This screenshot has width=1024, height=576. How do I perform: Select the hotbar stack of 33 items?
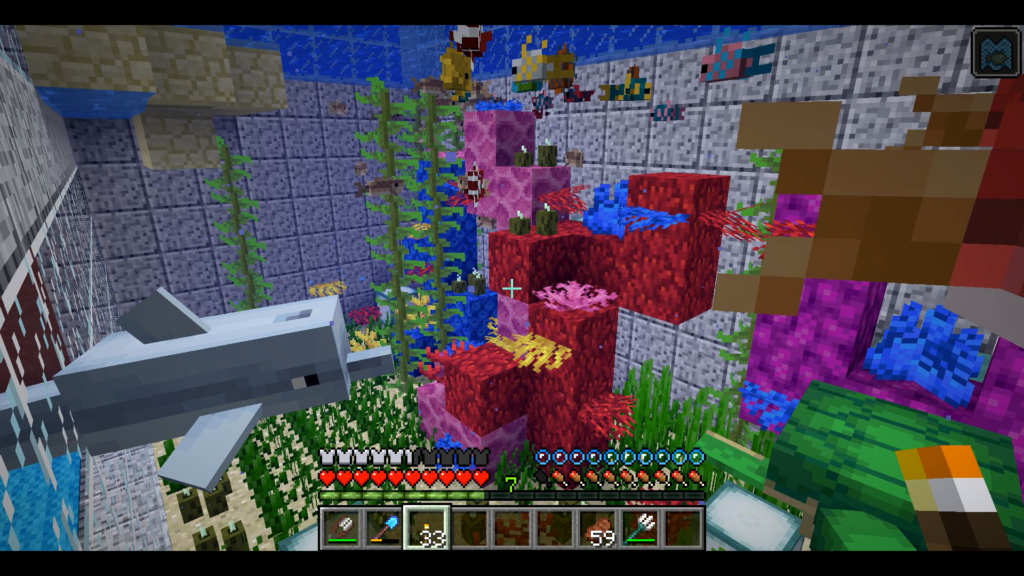(427, 528)
